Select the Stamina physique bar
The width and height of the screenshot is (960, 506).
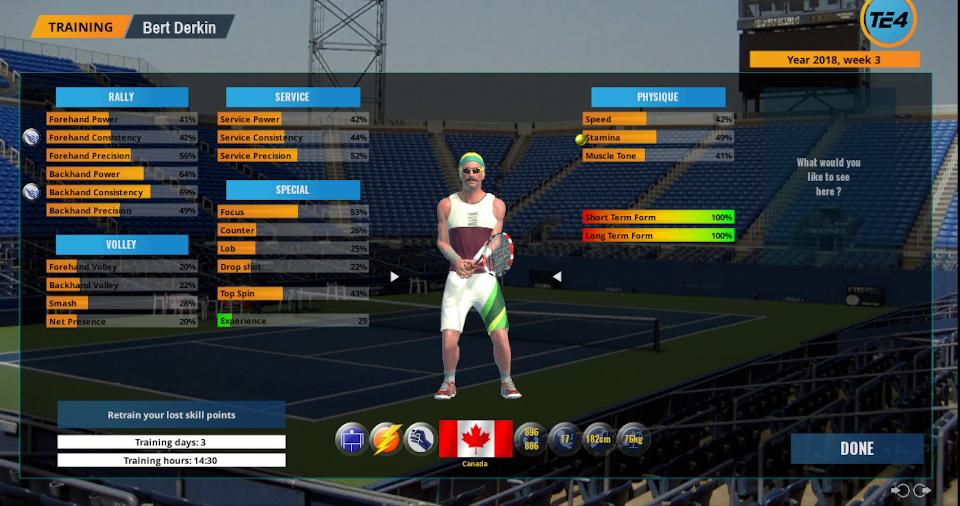(658, 137)
